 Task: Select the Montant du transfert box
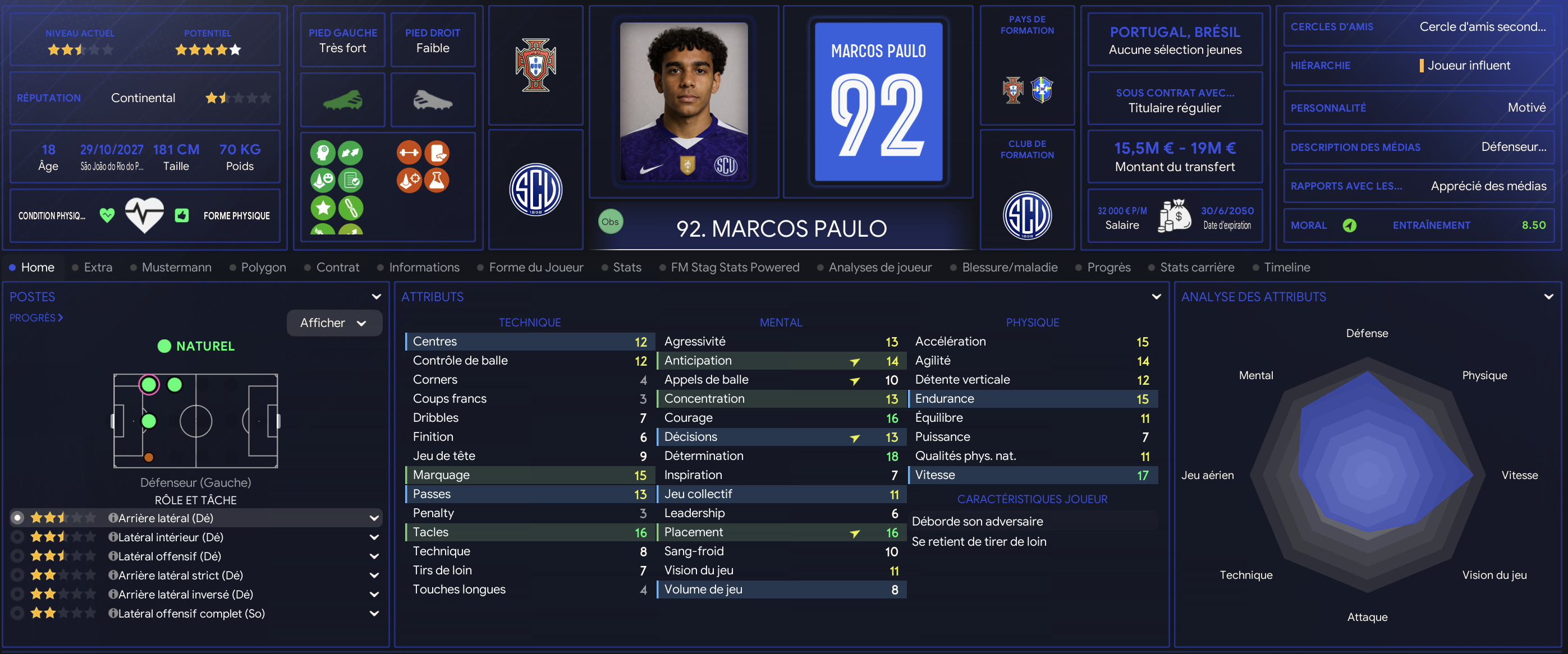[1174, 156]
